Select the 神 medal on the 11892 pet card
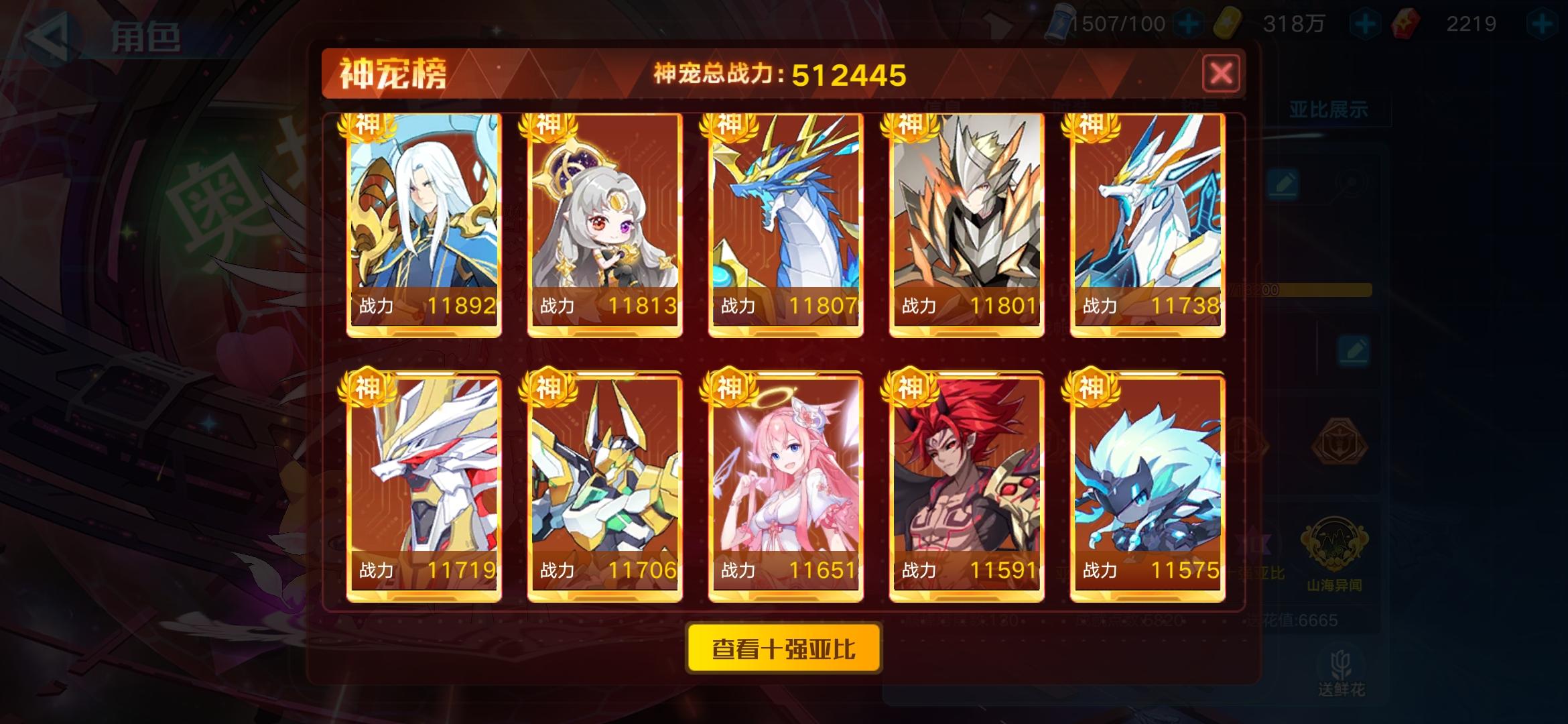This screenshot has height=724, width=1568. click(369, 124)
